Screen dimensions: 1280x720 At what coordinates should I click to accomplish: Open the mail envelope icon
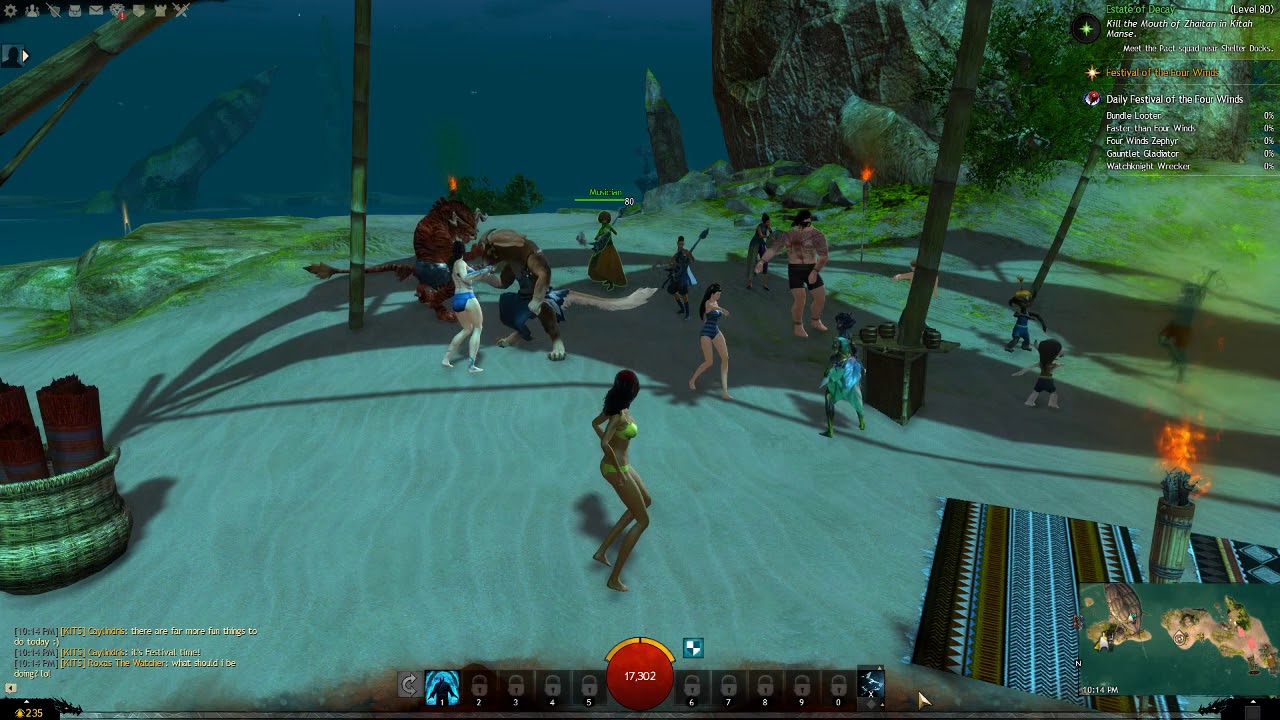tap(96, 10)
